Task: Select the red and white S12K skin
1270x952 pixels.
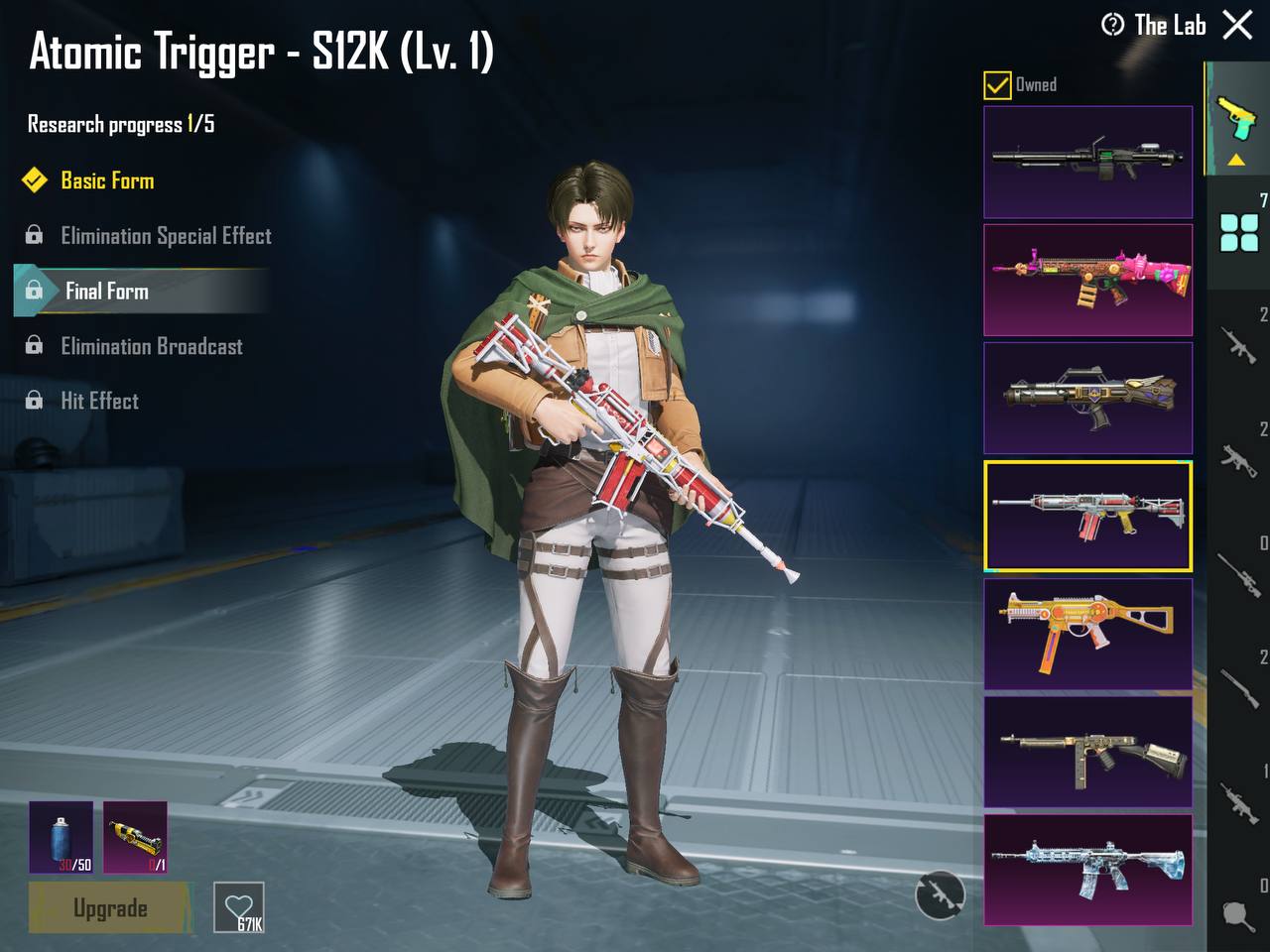Action: (1087, 516)
